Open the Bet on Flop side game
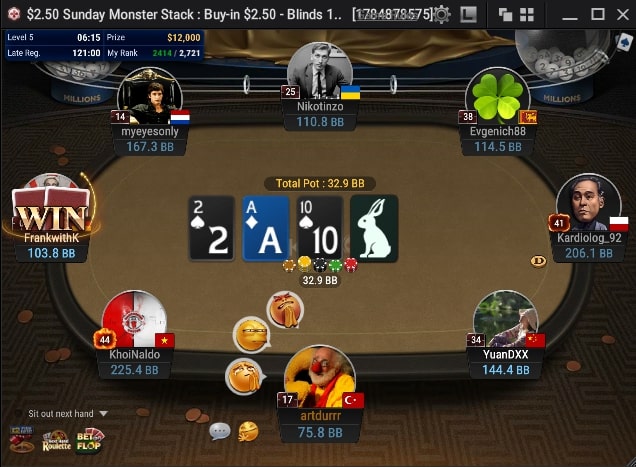The height and width of the screenshot is (467, 636). 90,438
